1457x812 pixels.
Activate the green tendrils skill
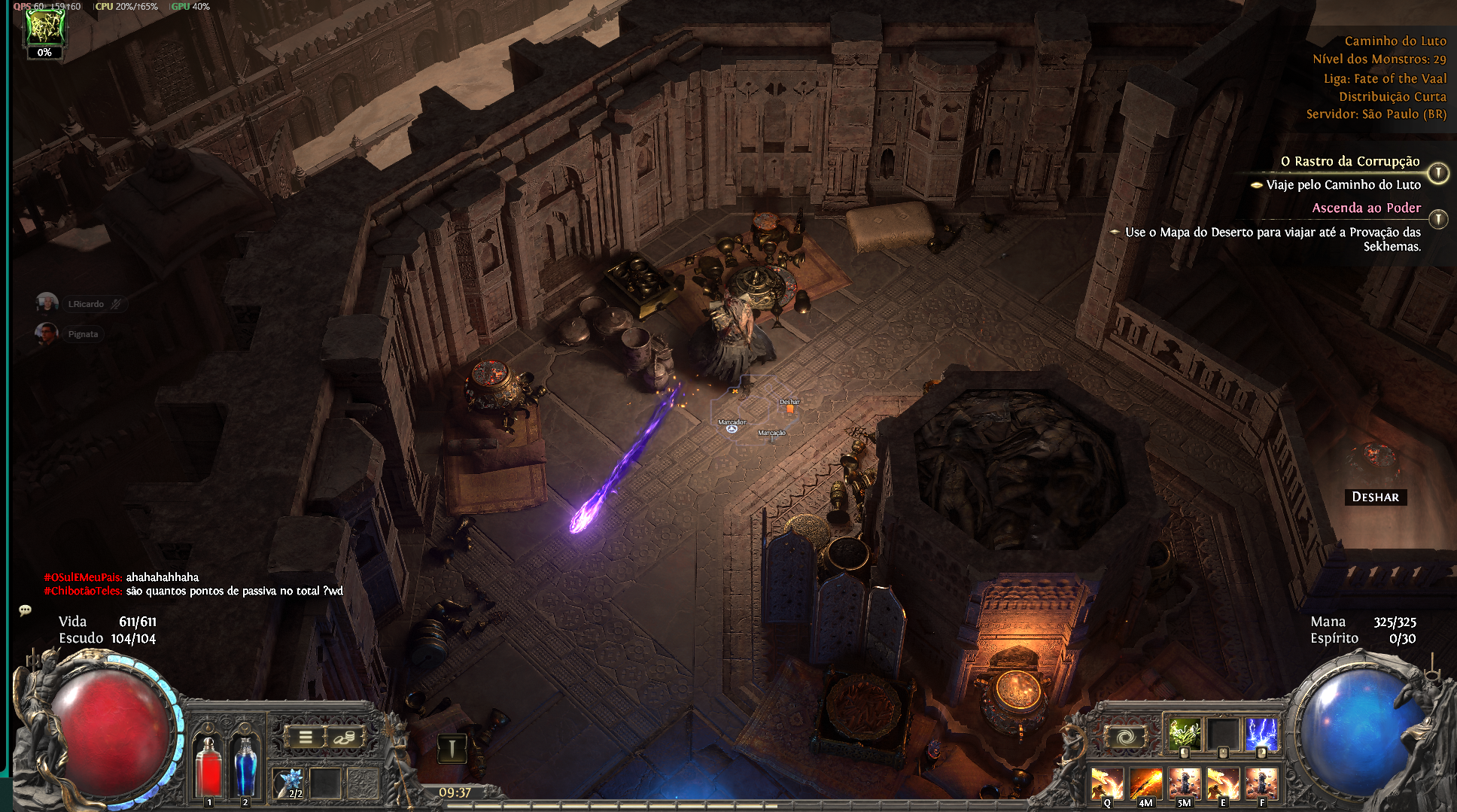tap(1184, 733)
